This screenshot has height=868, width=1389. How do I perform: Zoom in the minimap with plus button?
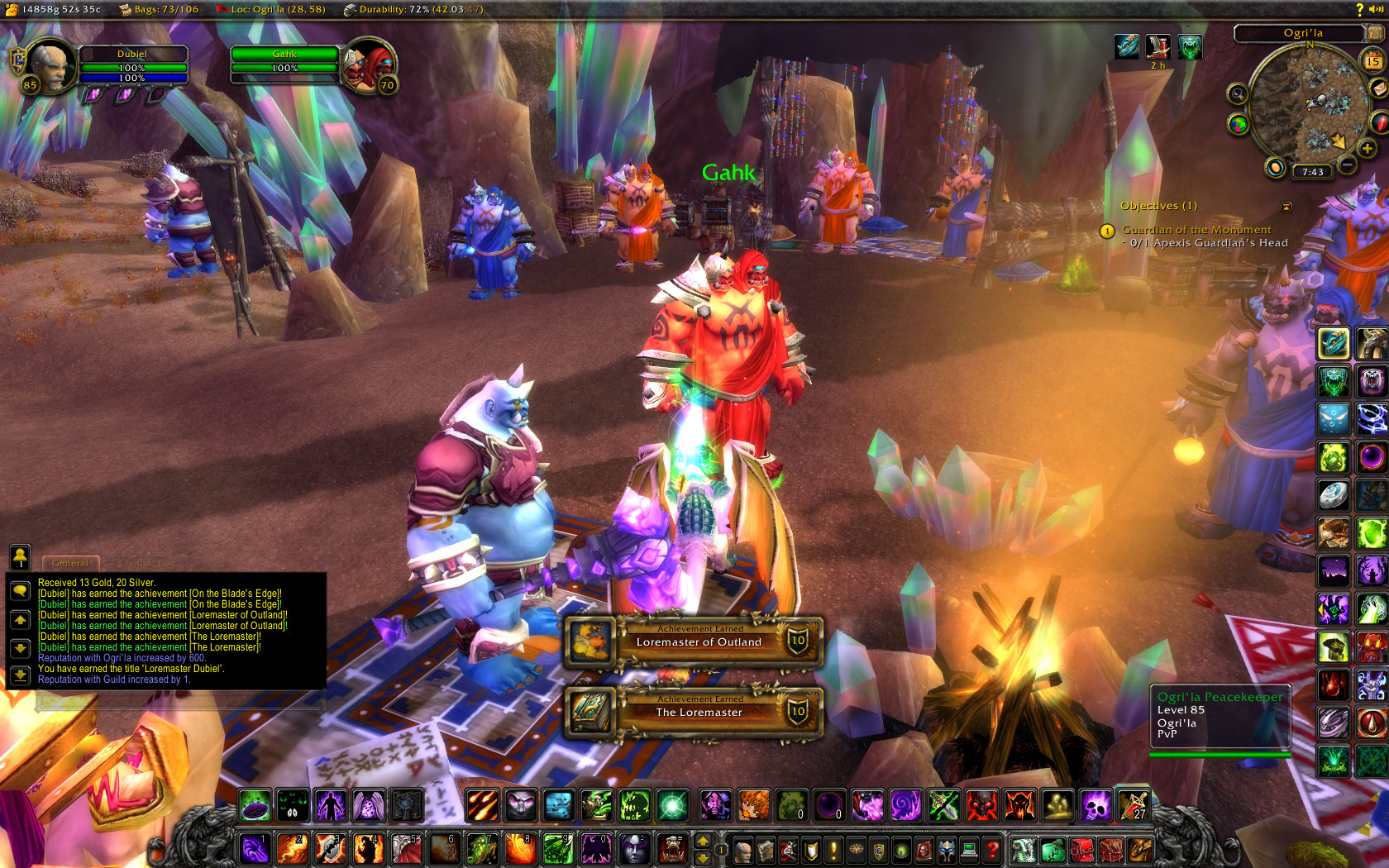pos(1367,149)
